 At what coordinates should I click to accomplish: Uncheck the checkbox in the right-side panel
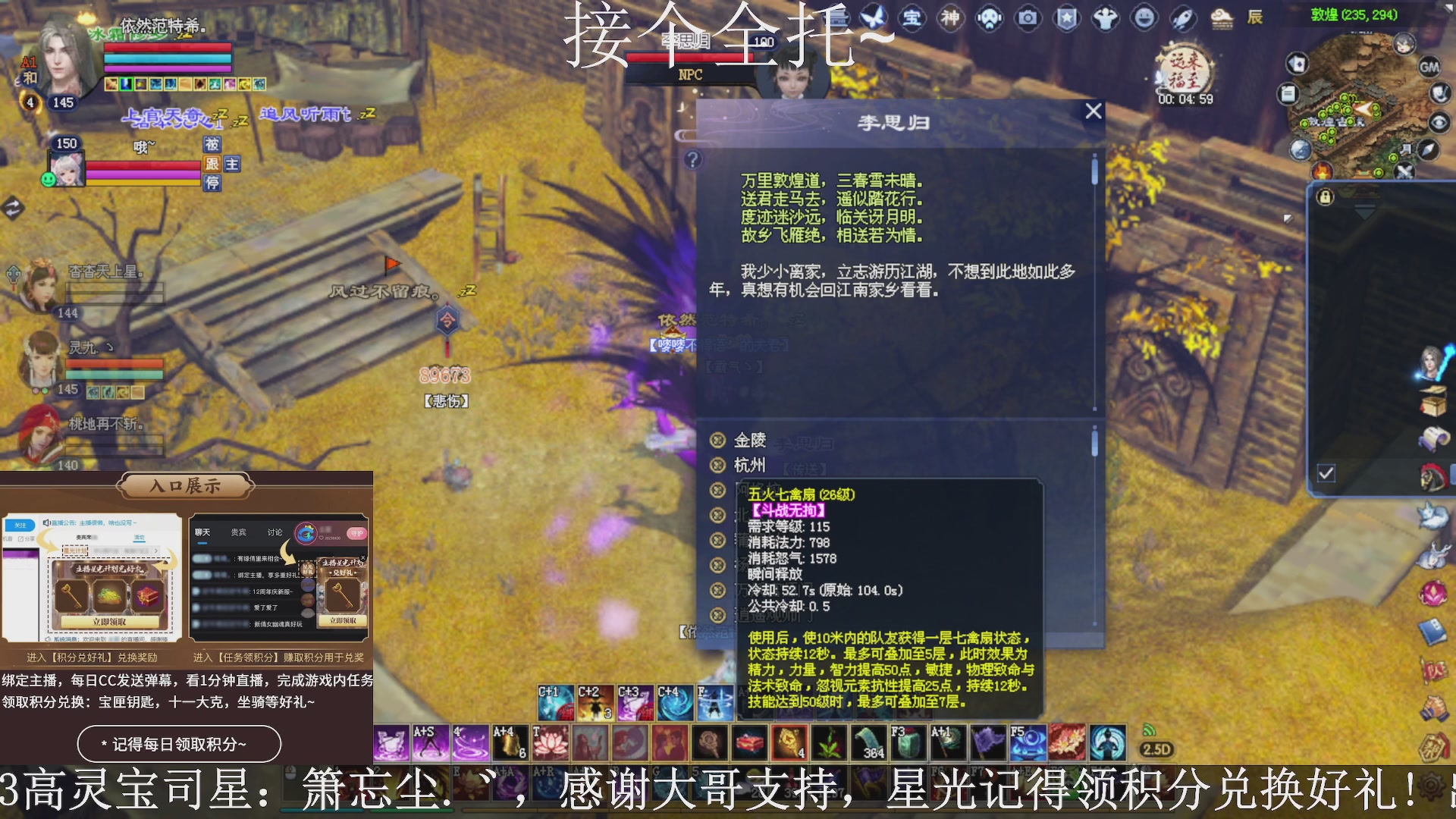click(x=1326, y=472)
